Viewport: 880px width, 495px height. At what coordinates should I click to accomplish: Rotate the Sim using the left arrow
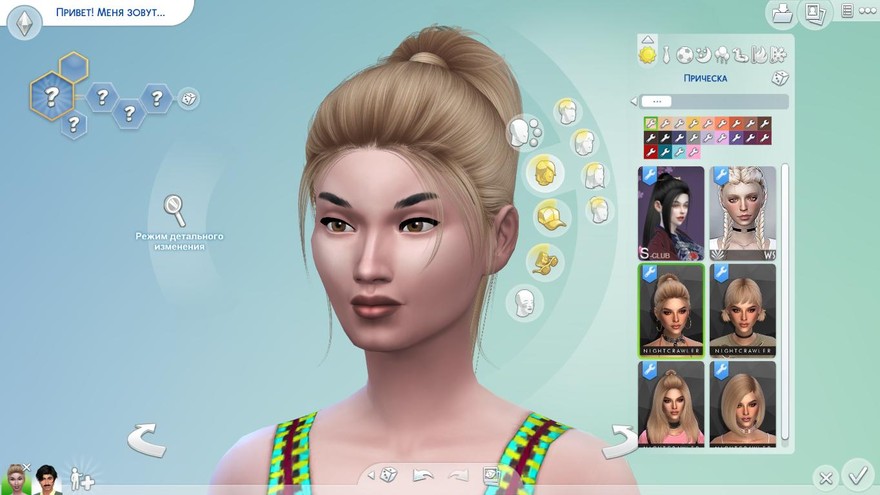click(146, 439)
